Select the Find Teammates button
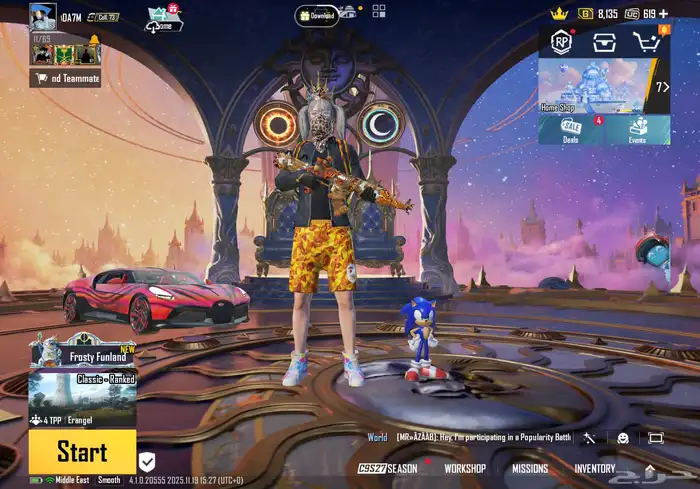 [x=65, y=78]
